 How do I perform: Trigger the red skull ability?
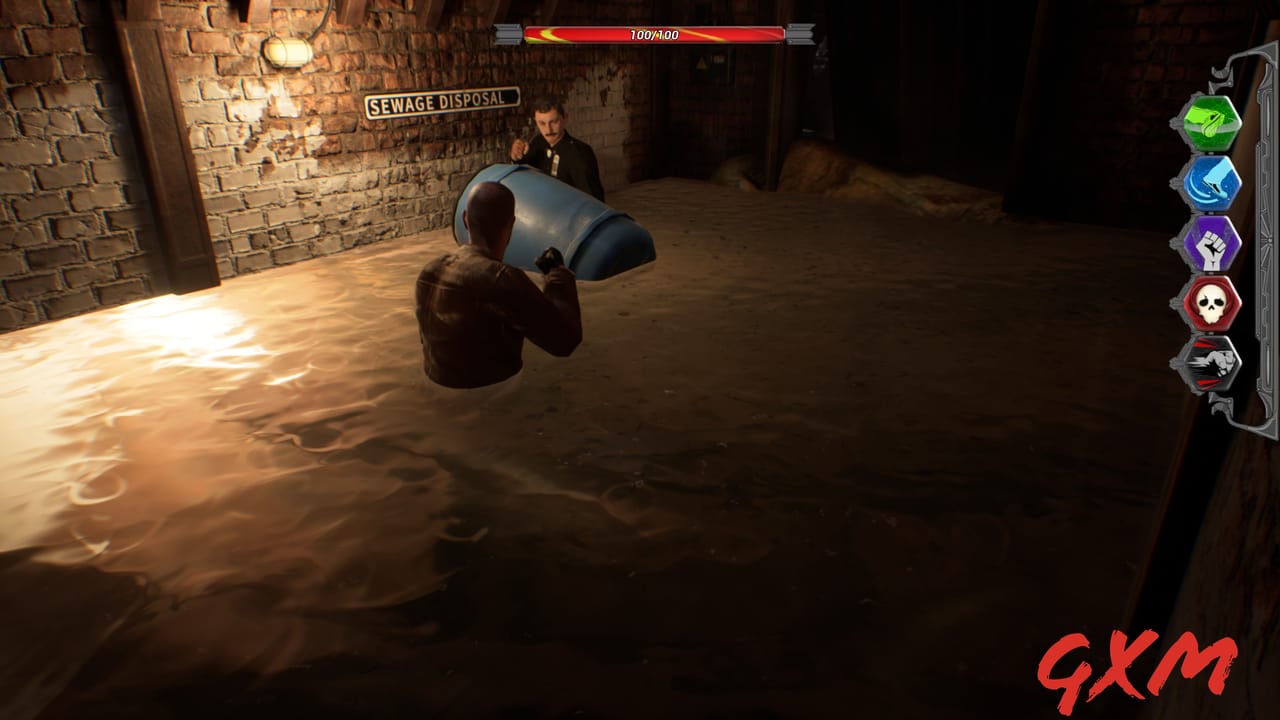click(x=1213, y=302)
